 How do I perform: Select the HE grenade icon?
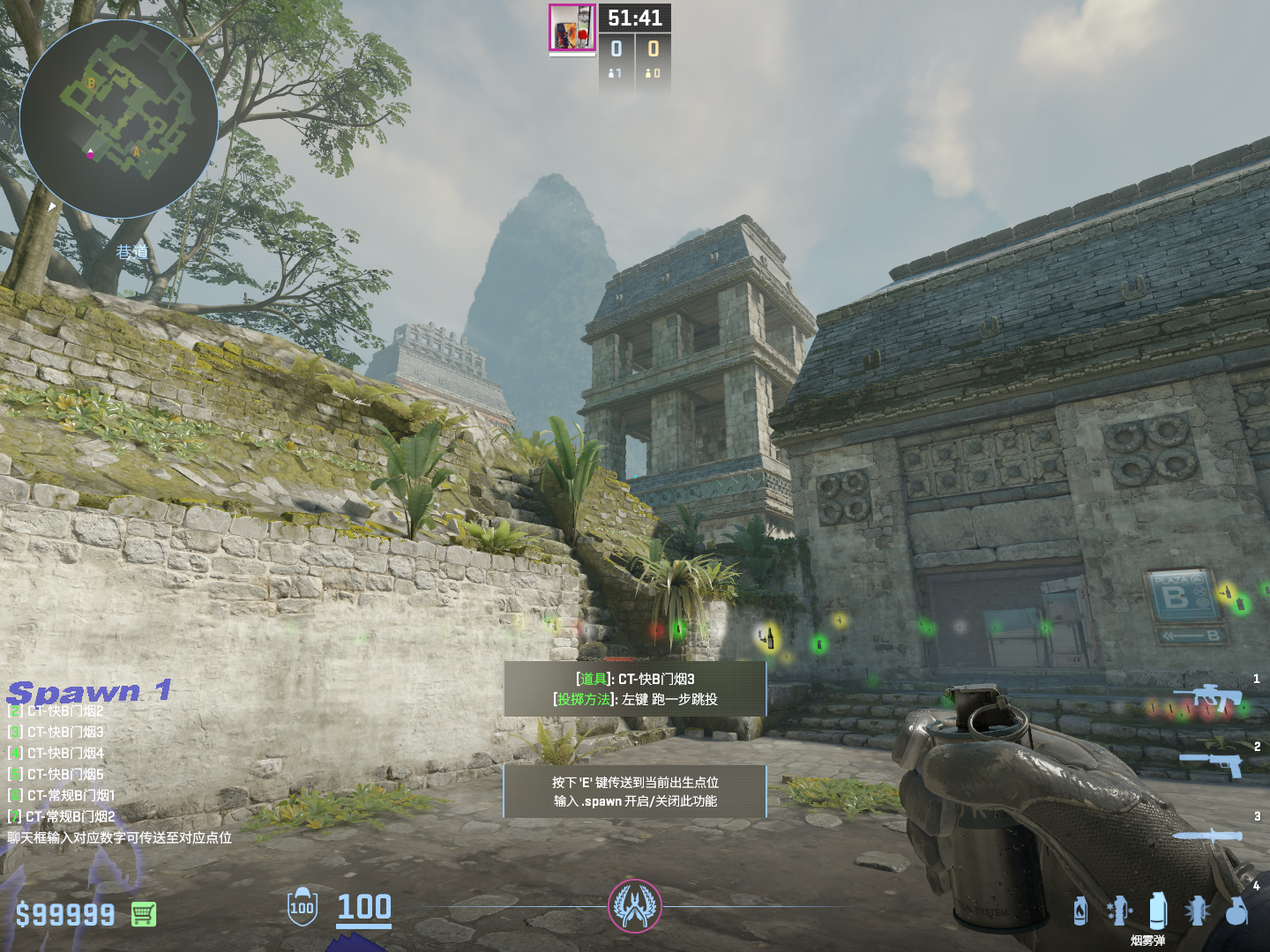point(1236,911)
